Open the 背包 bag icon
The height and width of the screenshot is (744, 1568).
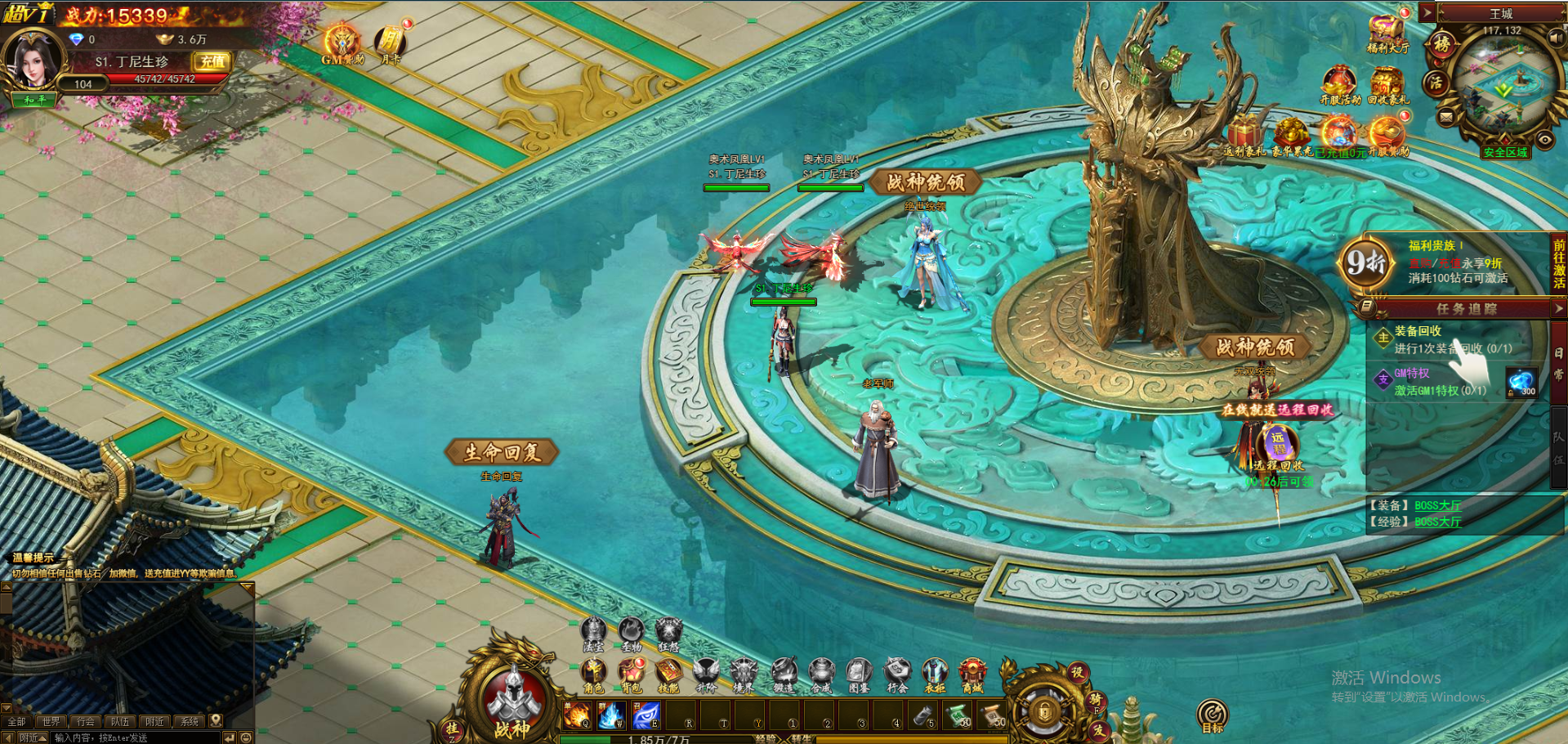click(630, 674)
